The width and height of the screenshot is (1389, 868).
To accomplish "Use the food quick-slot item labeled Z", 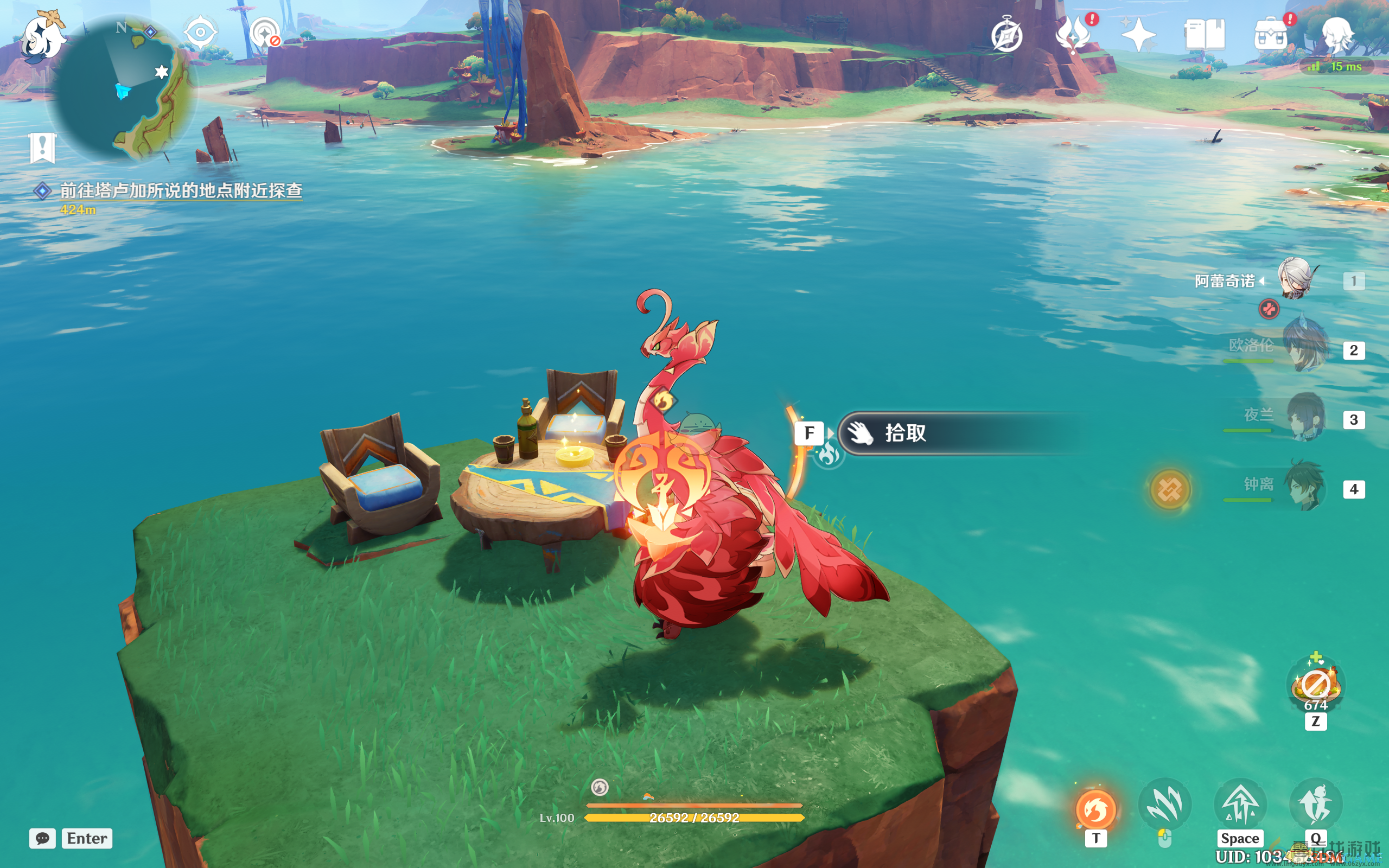I will pyautogui.click(x=1316, y=684).
